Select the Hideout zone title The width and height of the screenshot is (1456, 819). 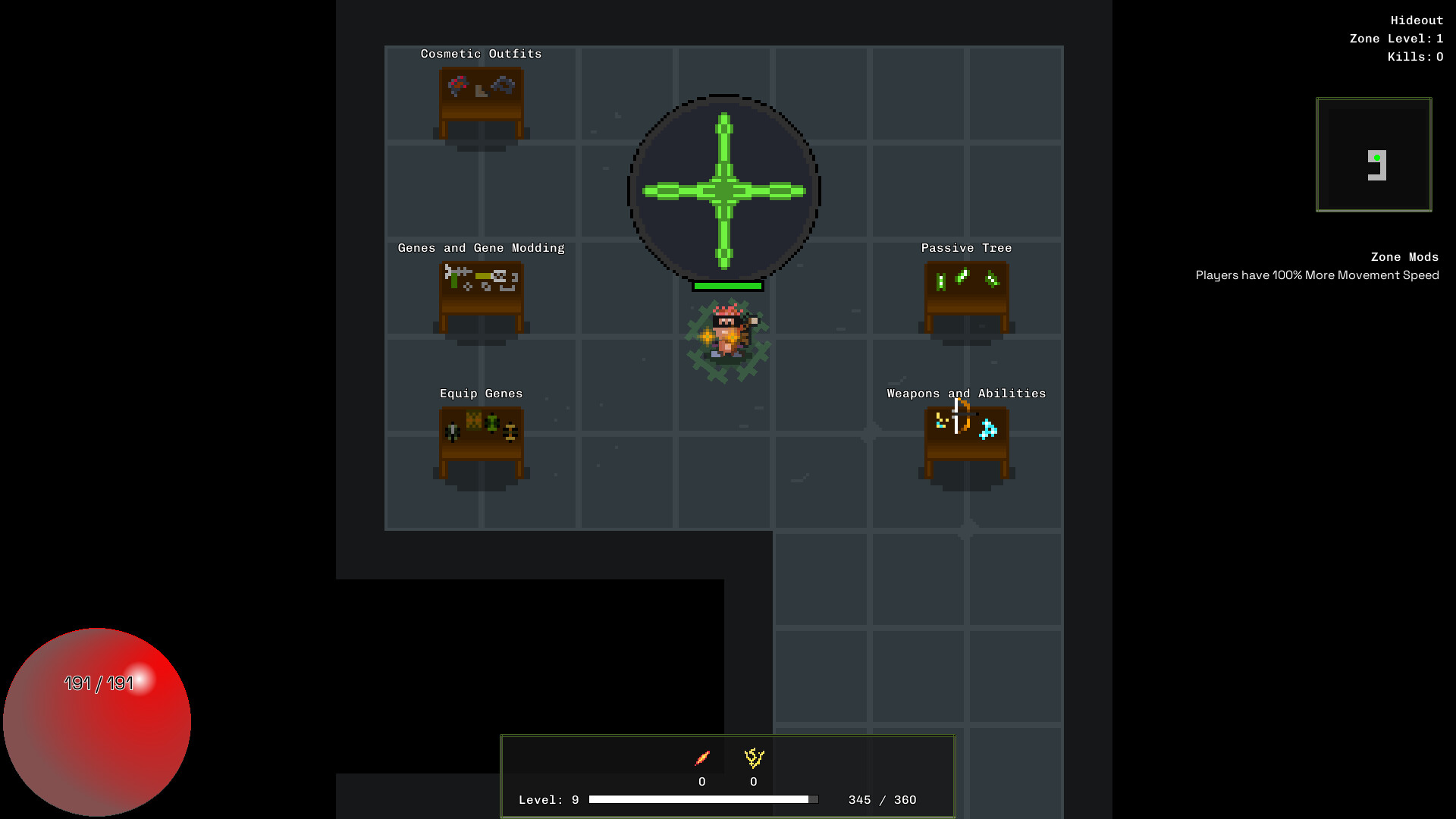[1417, 20]
